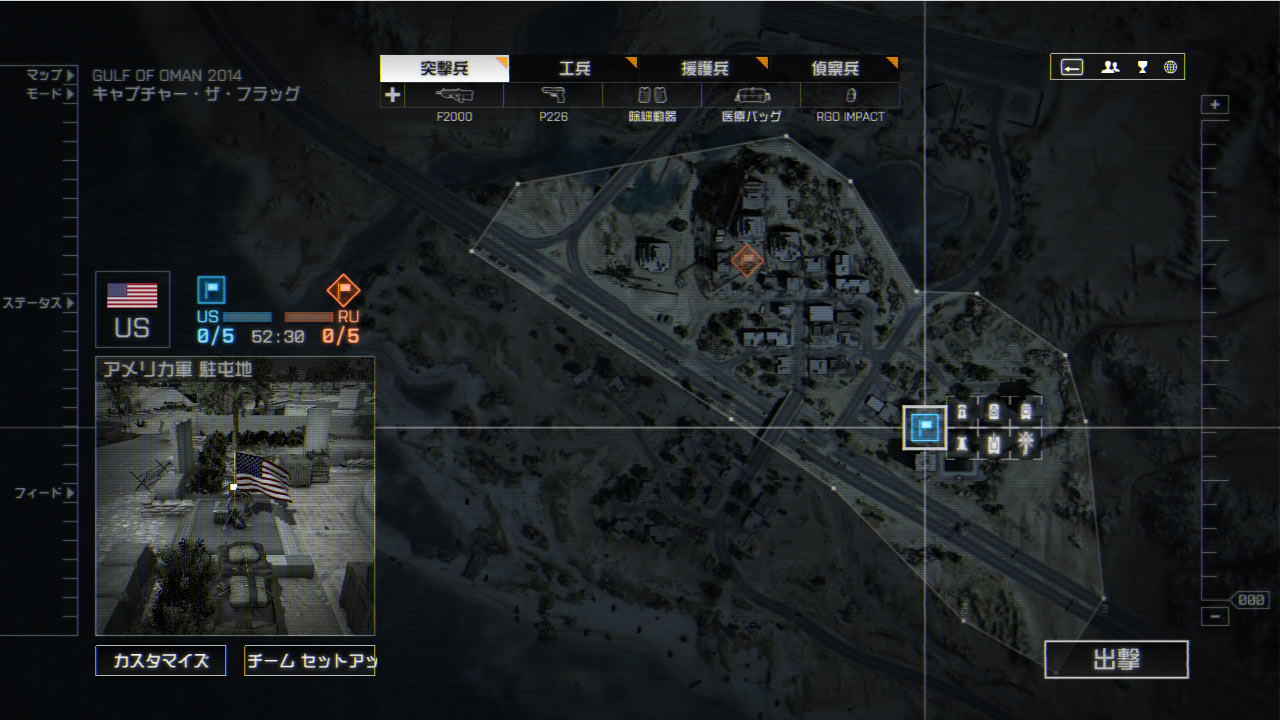Select the RGO IMPACT grenade slot
This screenshot has height=720, width=1280.
[x=850, y=96]
